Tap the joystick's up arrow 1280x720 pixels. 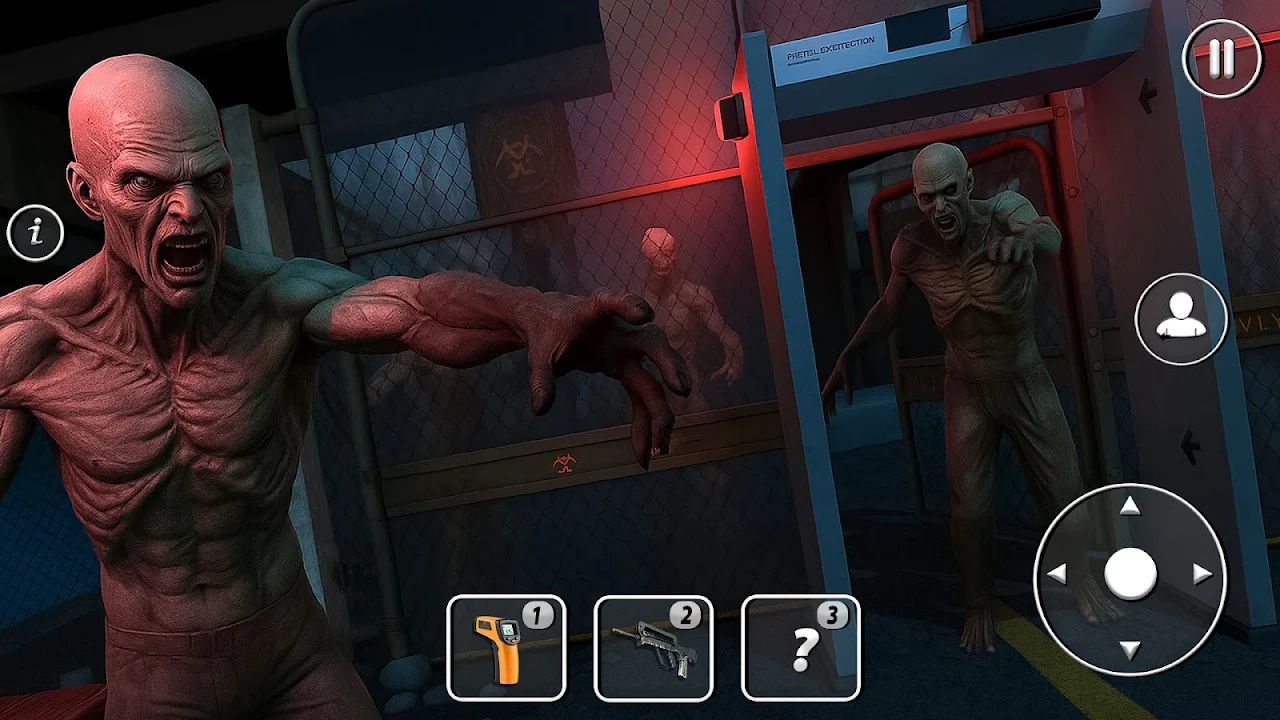(1130, 507)
